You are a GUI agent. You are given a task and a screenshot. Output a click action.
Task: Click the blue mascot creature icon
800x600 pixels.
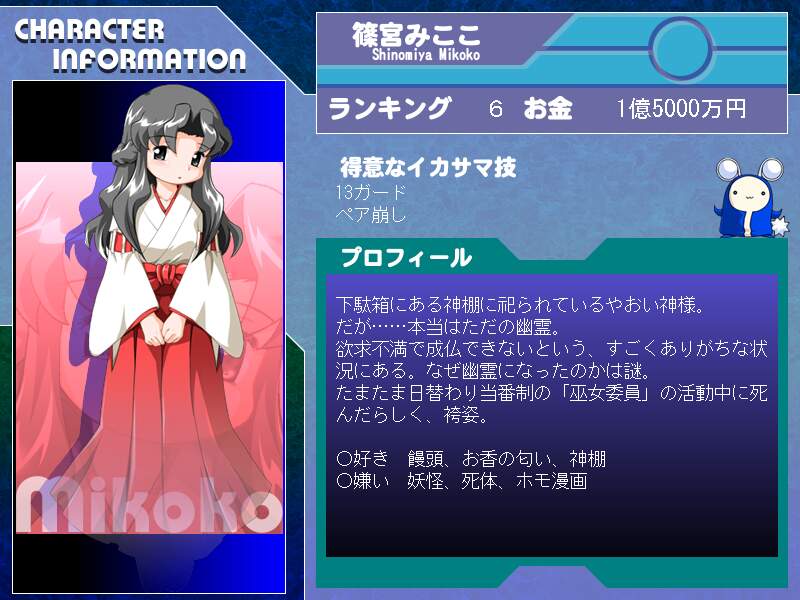744,199
